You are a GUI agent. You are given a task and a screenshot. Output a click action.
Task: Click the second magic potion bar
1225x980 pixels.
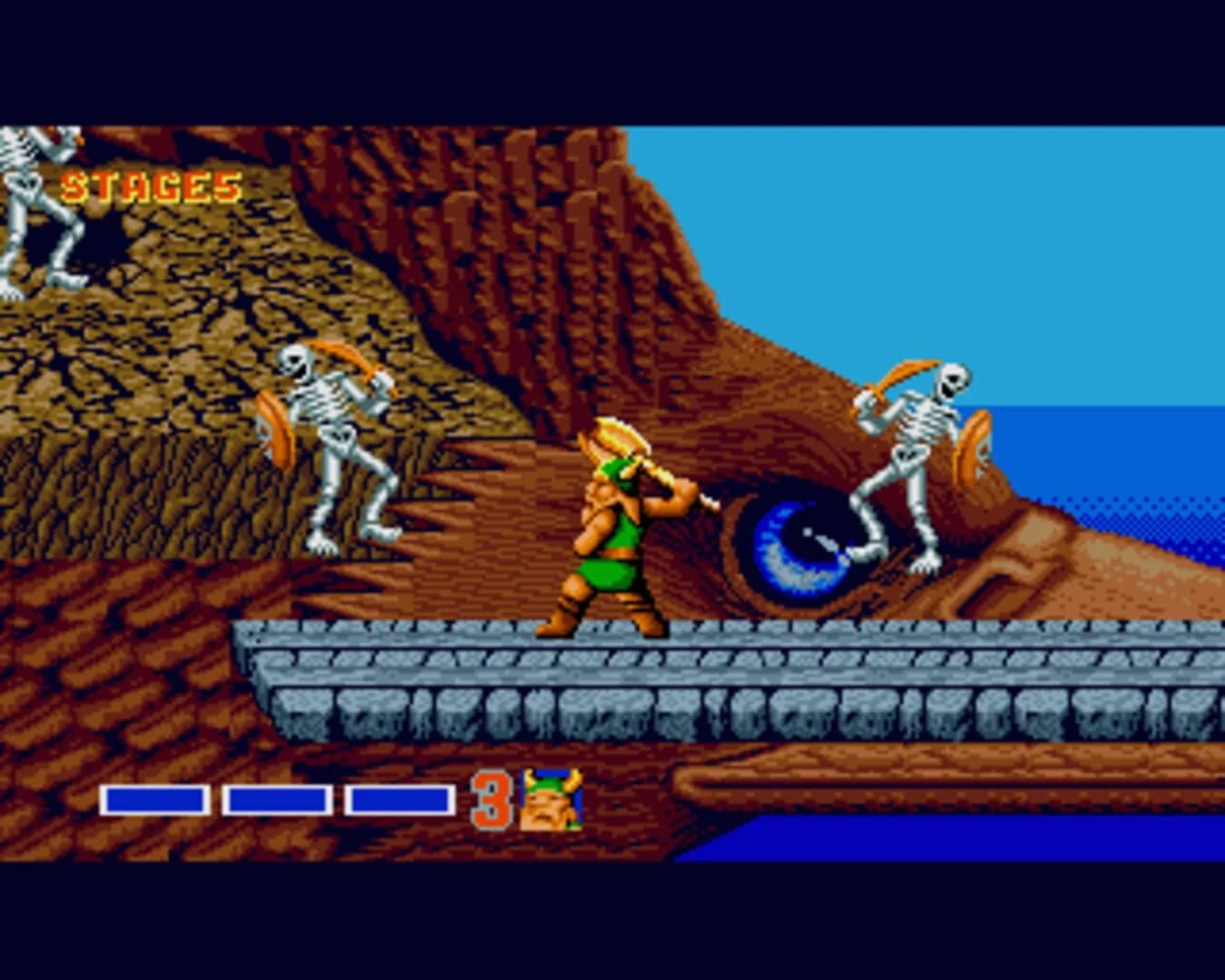pos(277,800)
